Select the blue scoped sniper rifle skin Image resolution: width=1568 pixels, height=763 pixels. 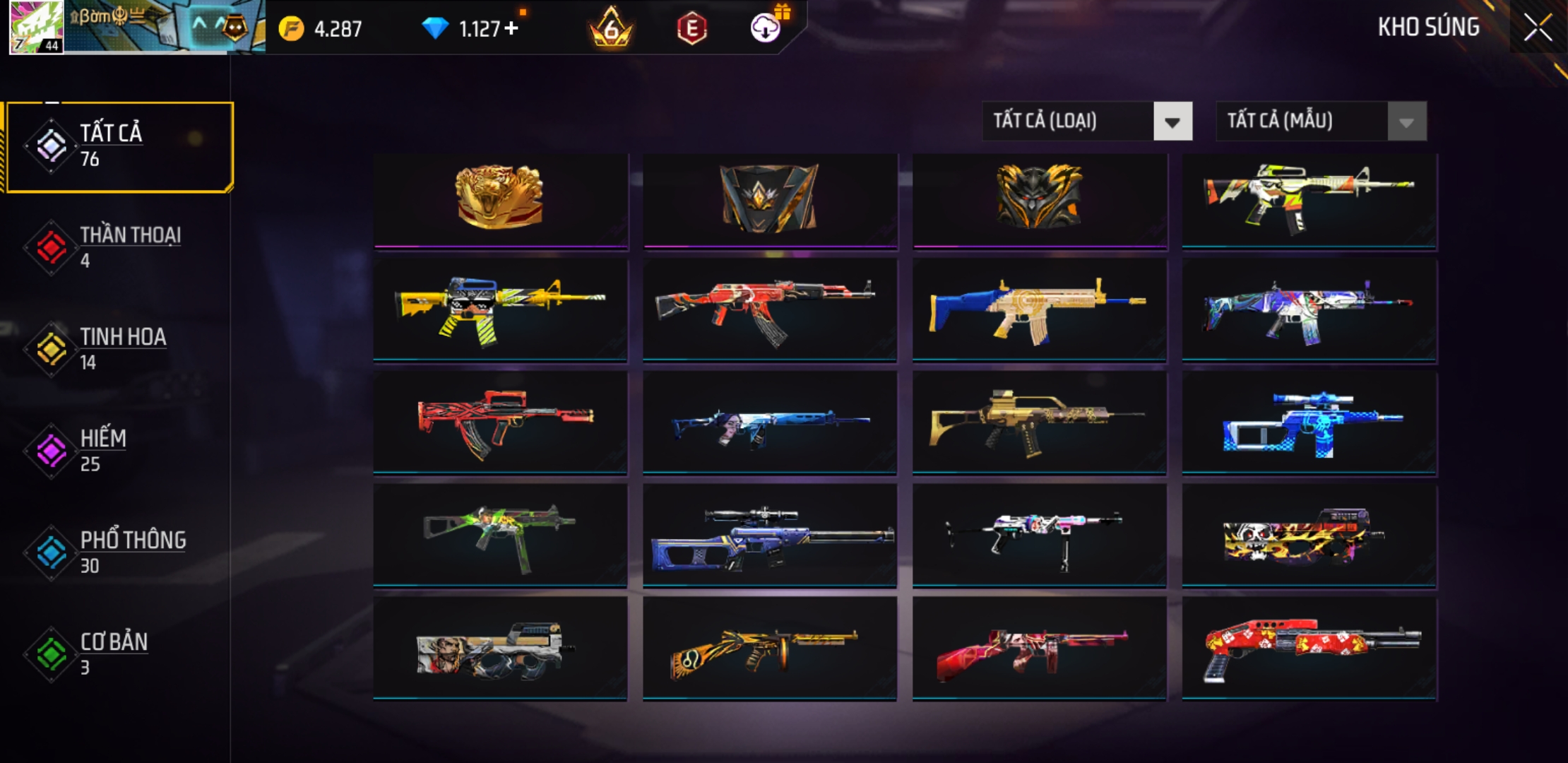pyautogui.click(x=769, y=537)
